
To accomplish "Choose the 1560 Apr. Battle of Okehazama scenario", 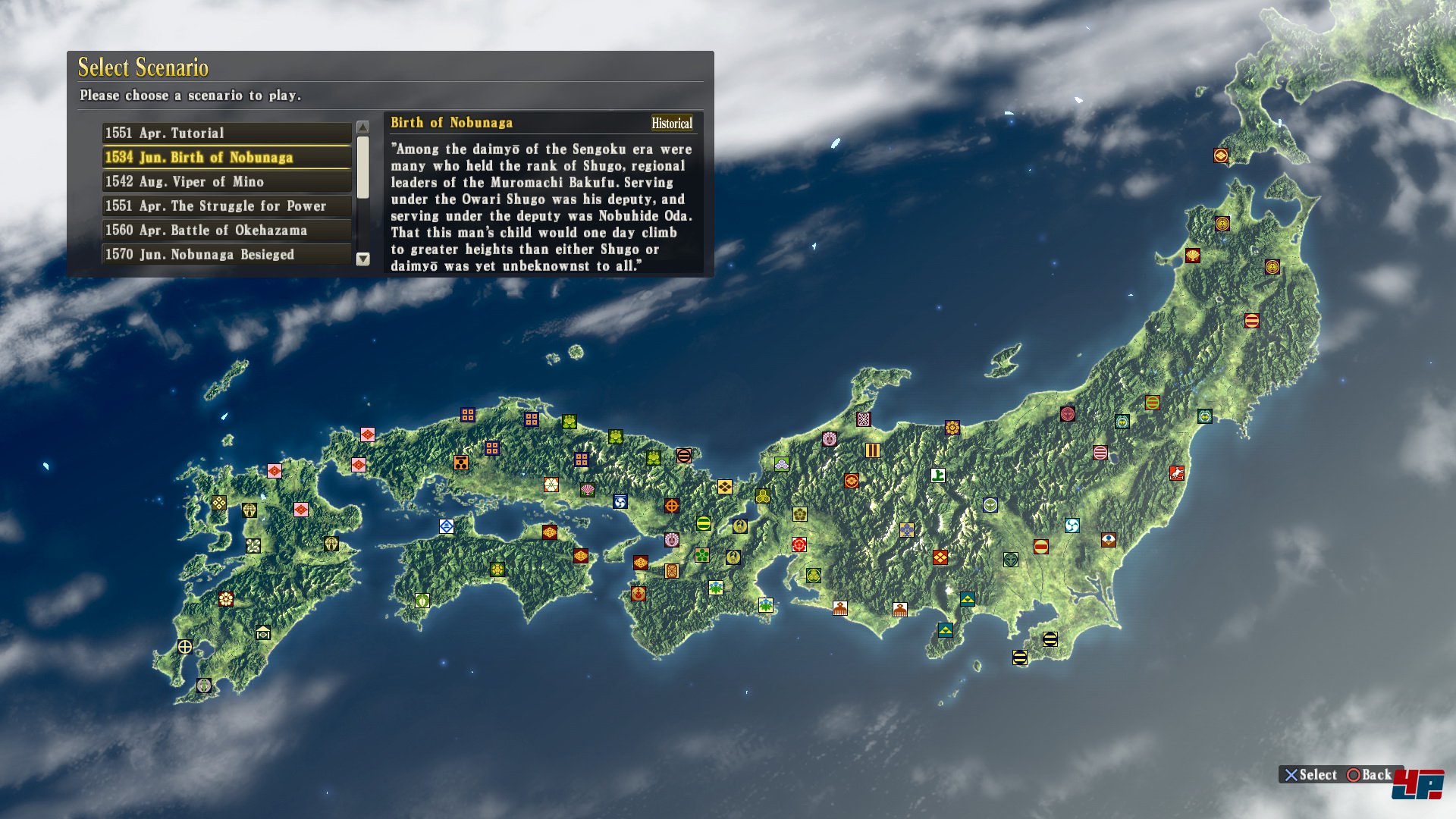I will tap(225, 230).
